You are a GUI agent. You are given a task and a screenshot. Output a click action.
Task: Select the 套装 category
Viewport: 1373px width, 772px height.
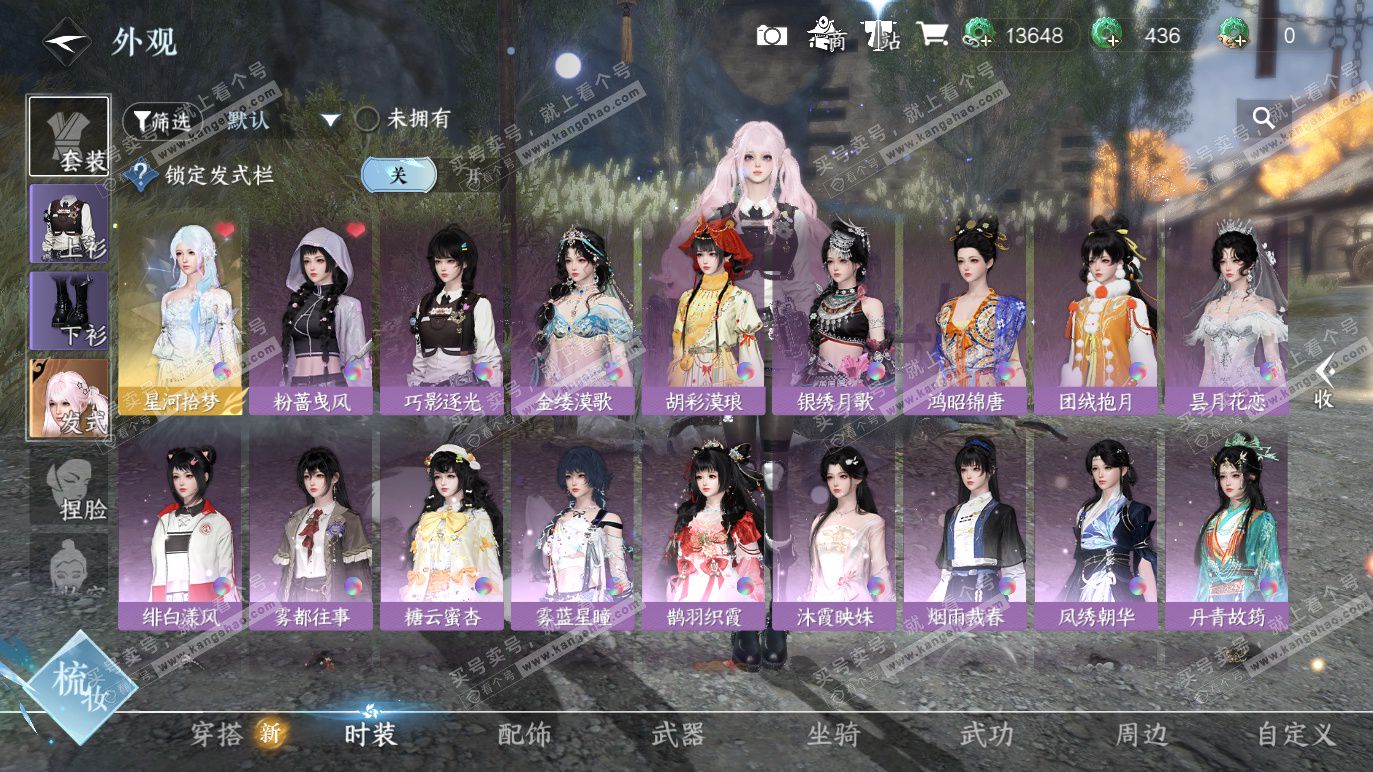[x=69, y=137]
